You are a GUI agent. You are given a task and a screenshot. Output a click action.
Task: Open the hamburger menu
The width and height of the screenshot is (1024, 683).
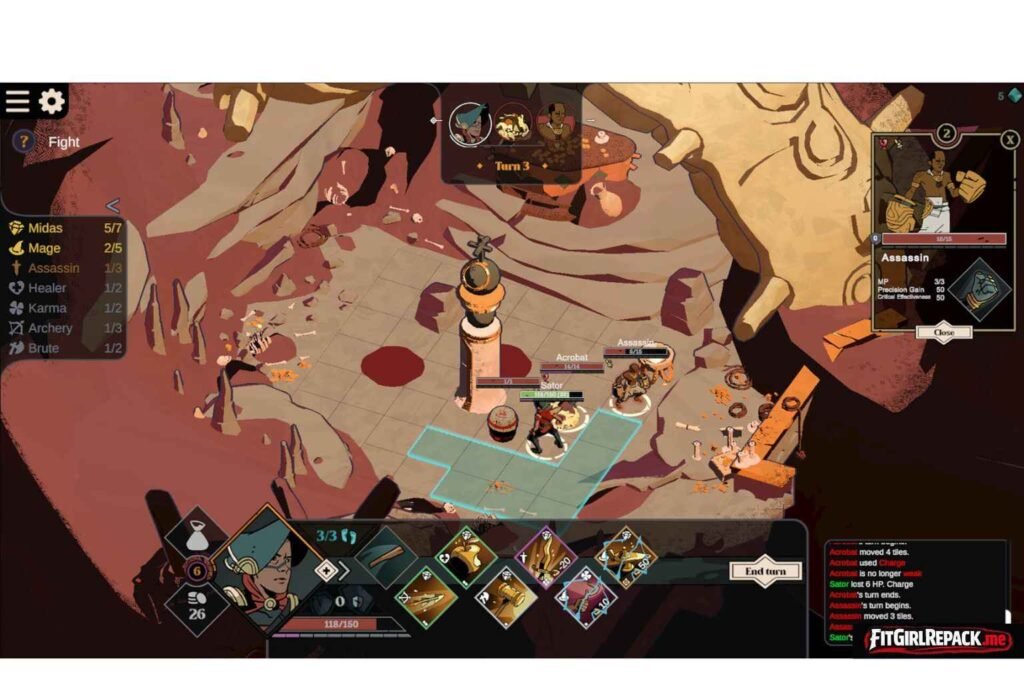click(x=18, y=101)
